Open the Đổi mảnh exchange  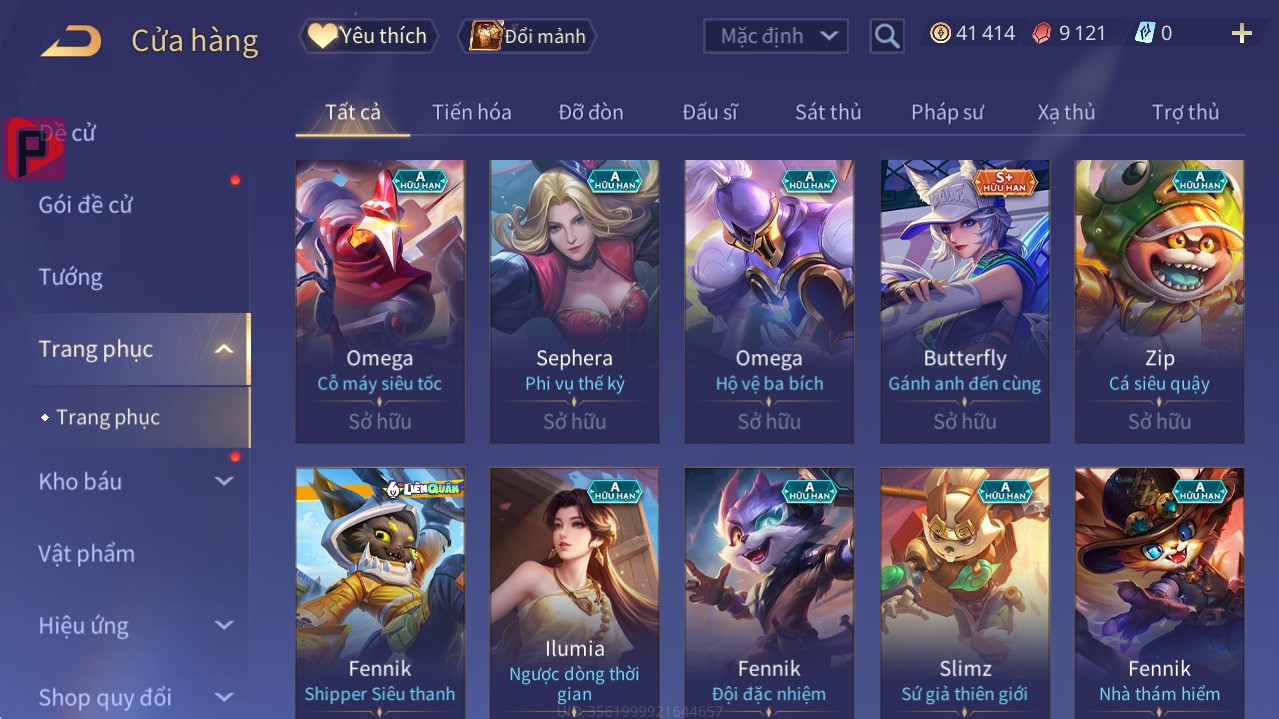527,36
